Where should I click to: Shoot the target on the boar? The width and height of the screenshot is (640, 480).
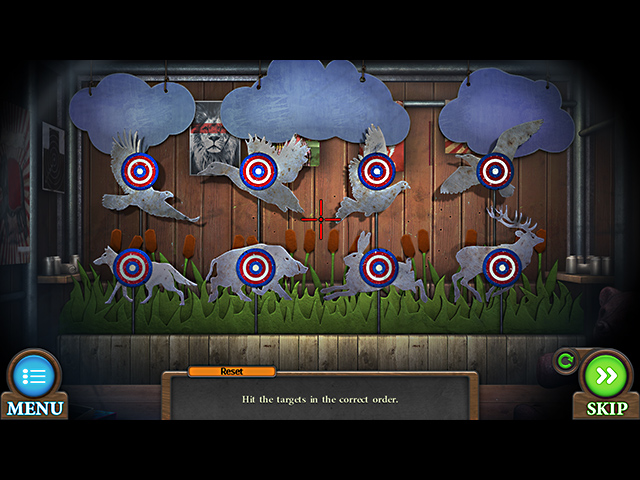tap(256, 267)
